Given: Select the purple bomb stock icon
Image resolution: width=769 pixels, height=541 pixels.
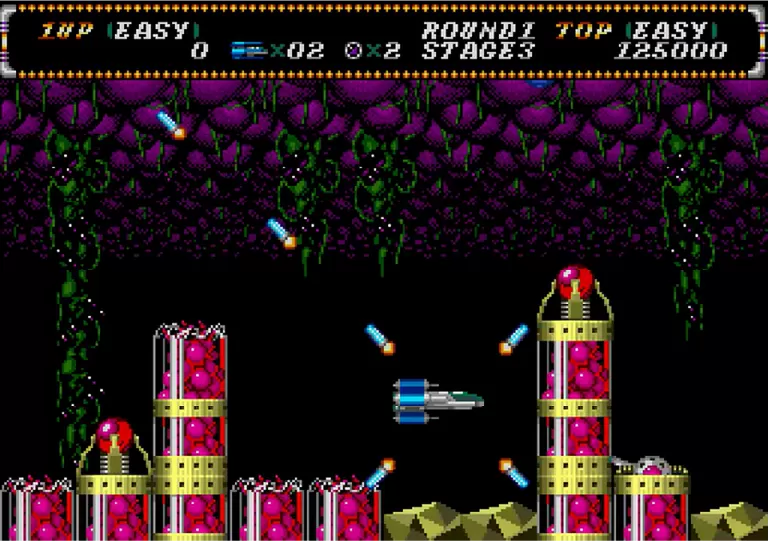Looking at the screenshot, I should (x=354, y=50).
